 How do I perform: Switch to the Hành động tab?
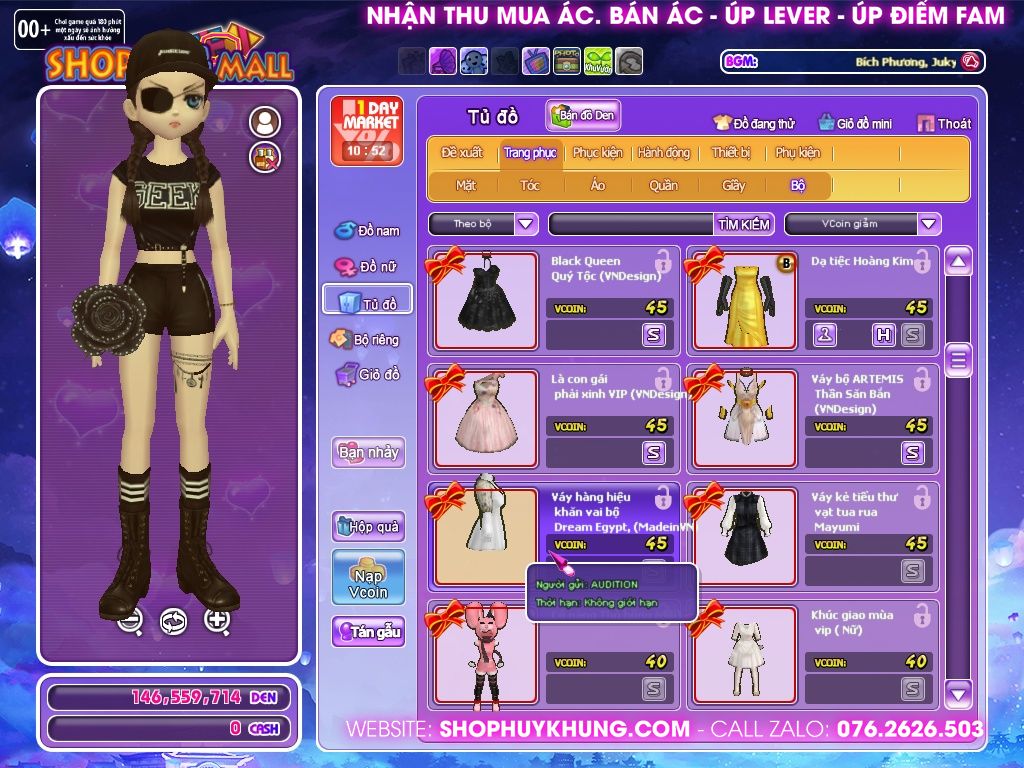(x=664, y=153)
